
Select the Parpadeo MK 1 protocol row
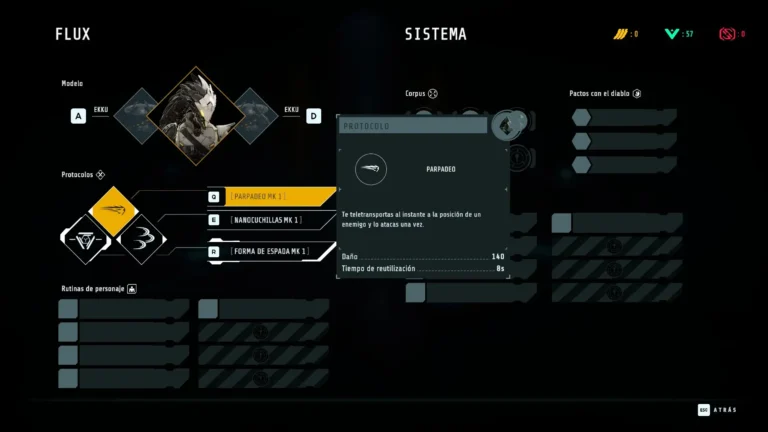tap(270, 196)
